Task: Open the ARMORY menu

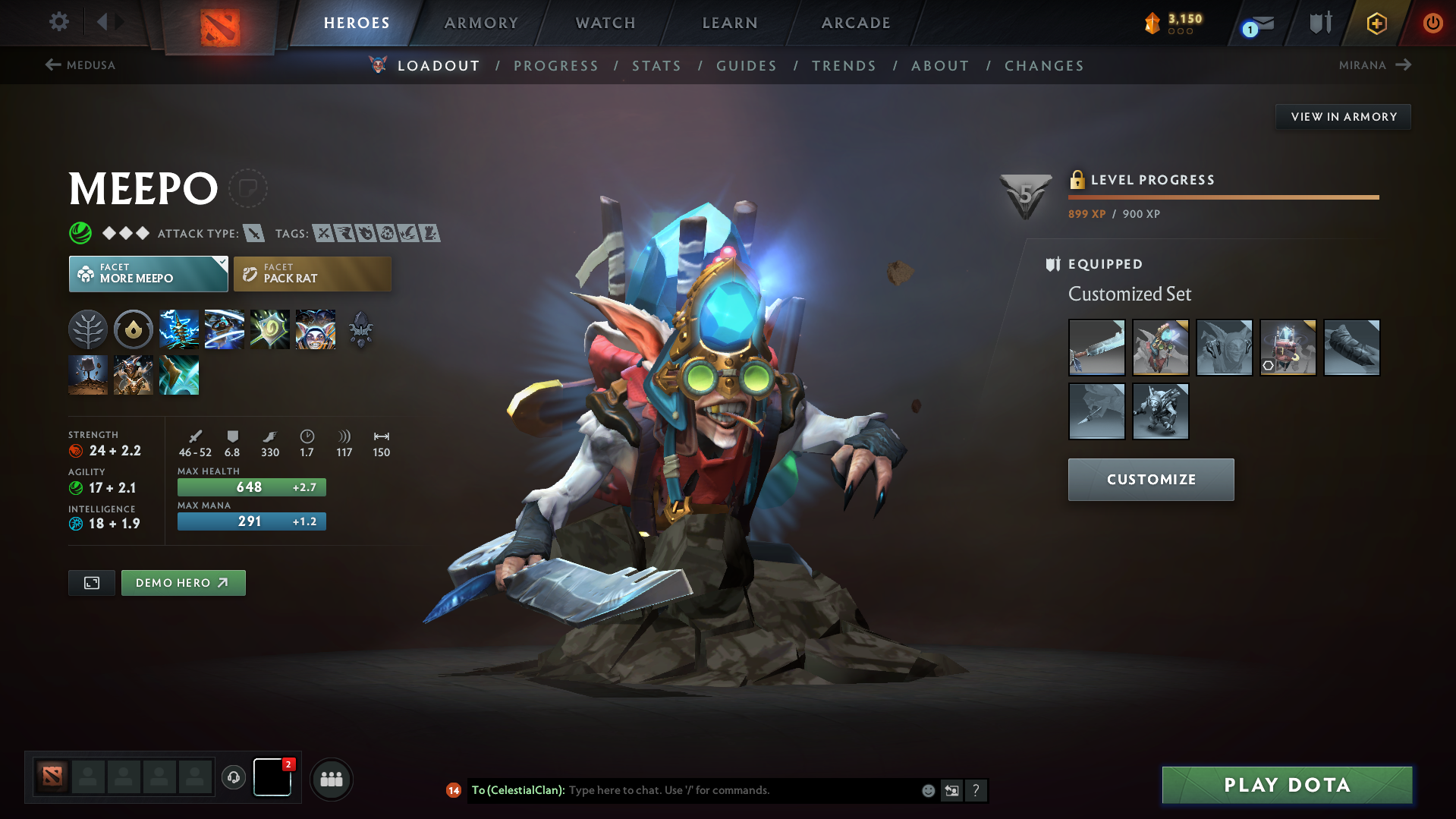Action: (x=481, y=23)
